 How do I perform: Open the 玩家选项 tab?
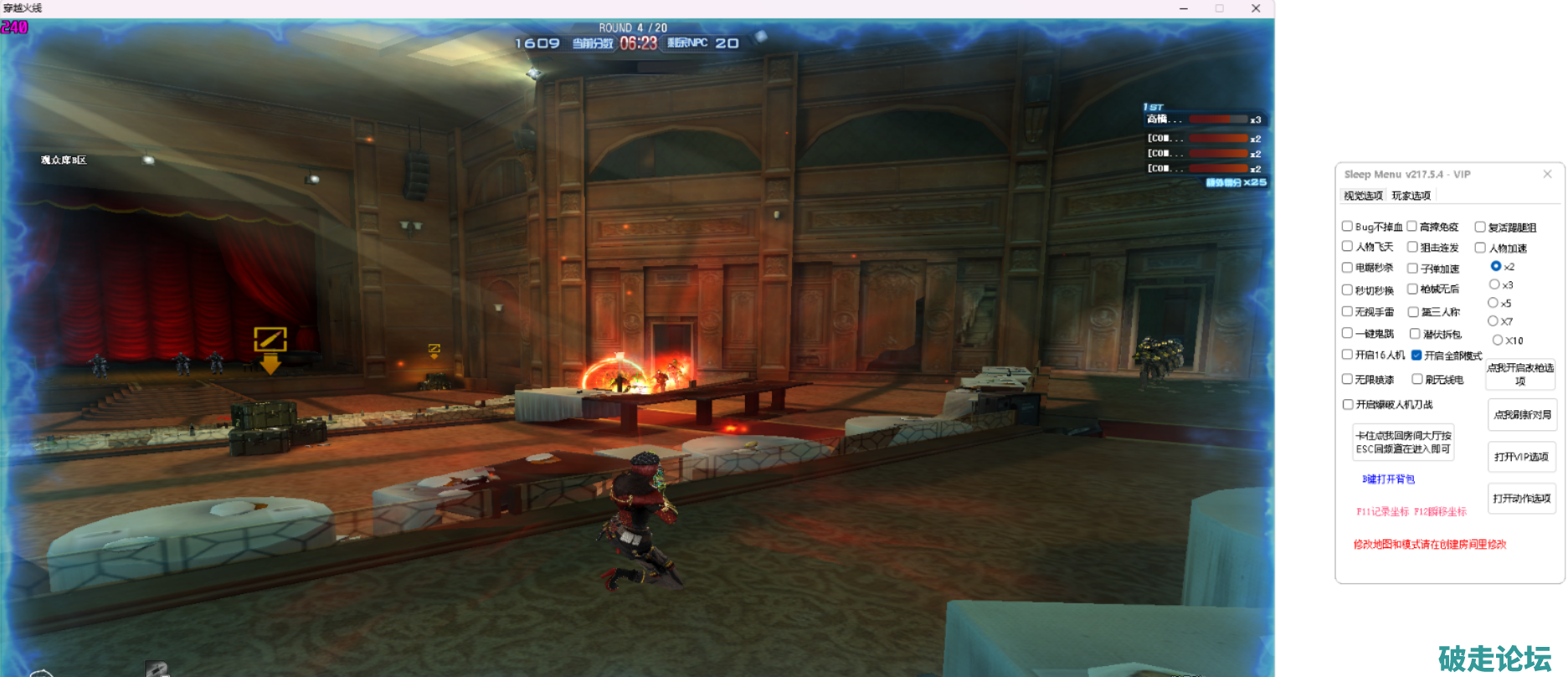1411,196
